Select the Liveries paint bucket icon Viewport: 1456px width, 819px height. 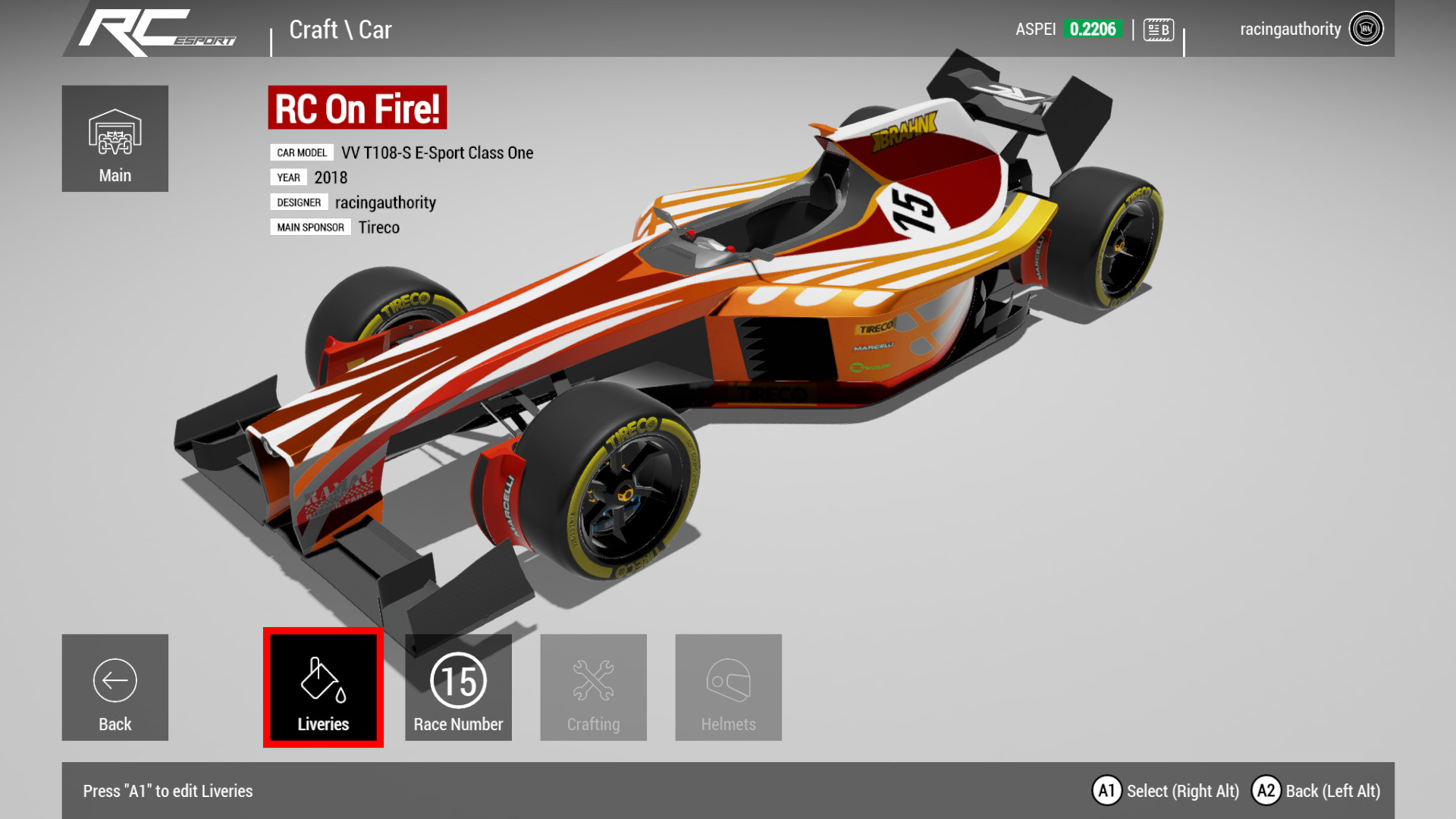pyautogui.click(x=322, y=681)
